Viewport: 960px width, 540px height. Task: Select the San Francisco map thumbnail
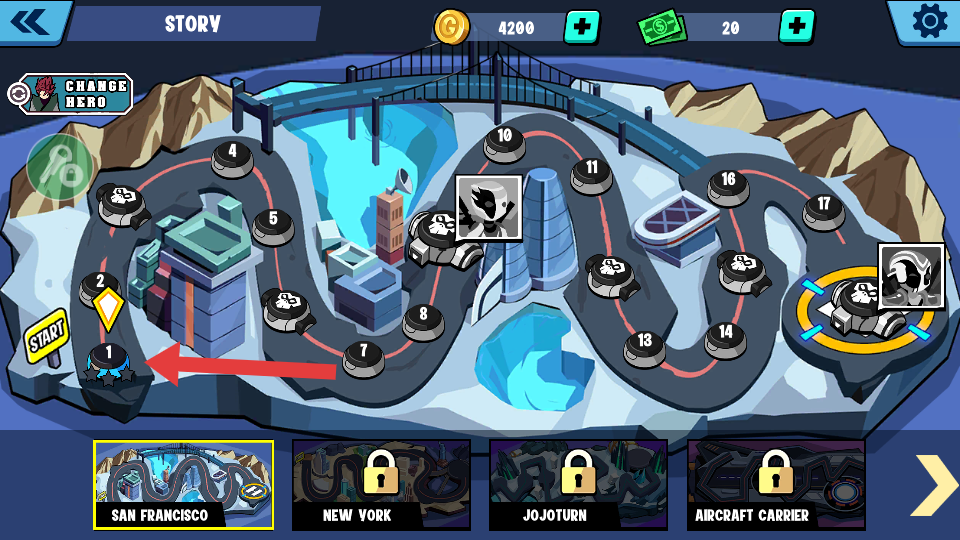pyautogui.click(x=183, y=485)
